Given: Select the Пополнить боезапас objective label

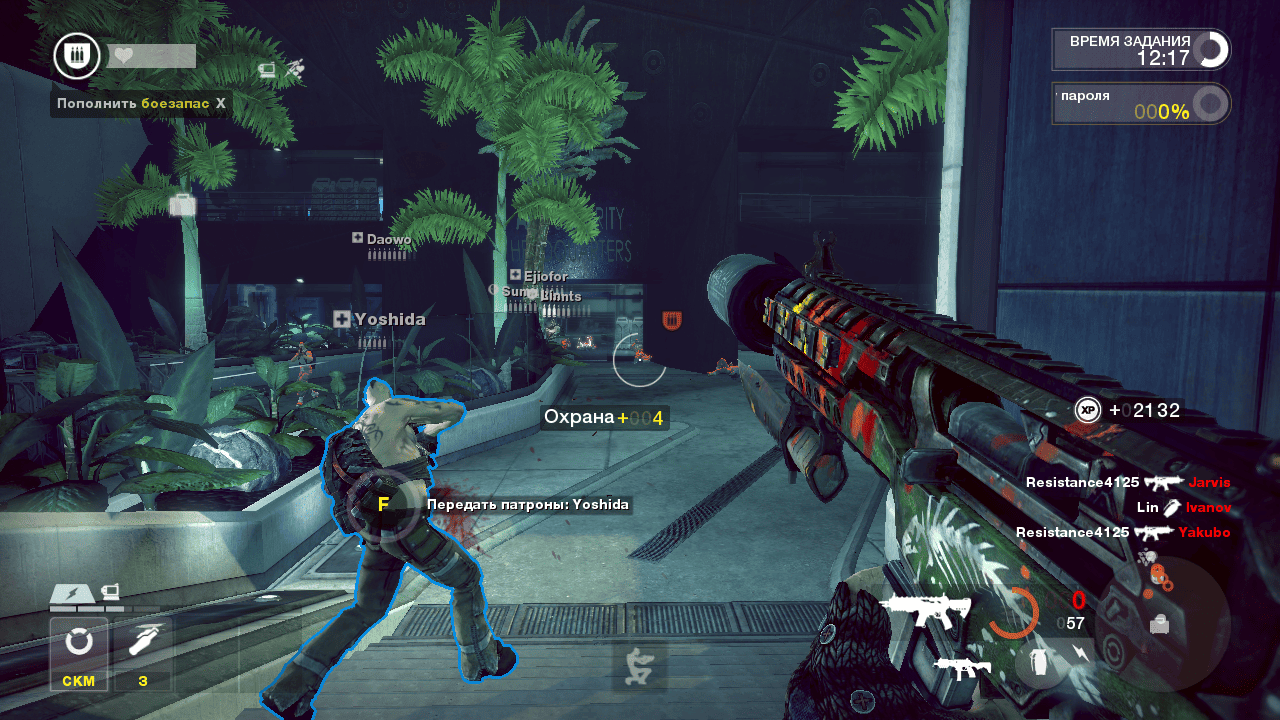Looking at the screenshot, I should [140, 103].
